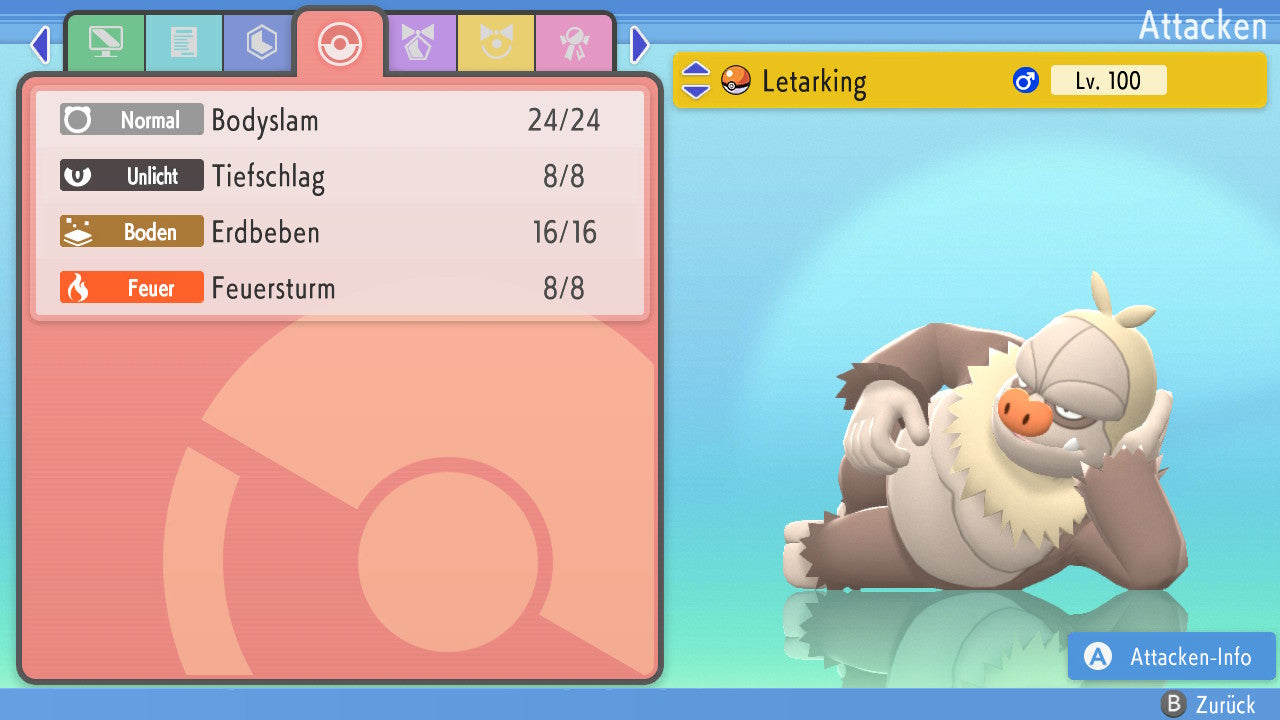Click the right arrow beside the tabs

point(640,45)
